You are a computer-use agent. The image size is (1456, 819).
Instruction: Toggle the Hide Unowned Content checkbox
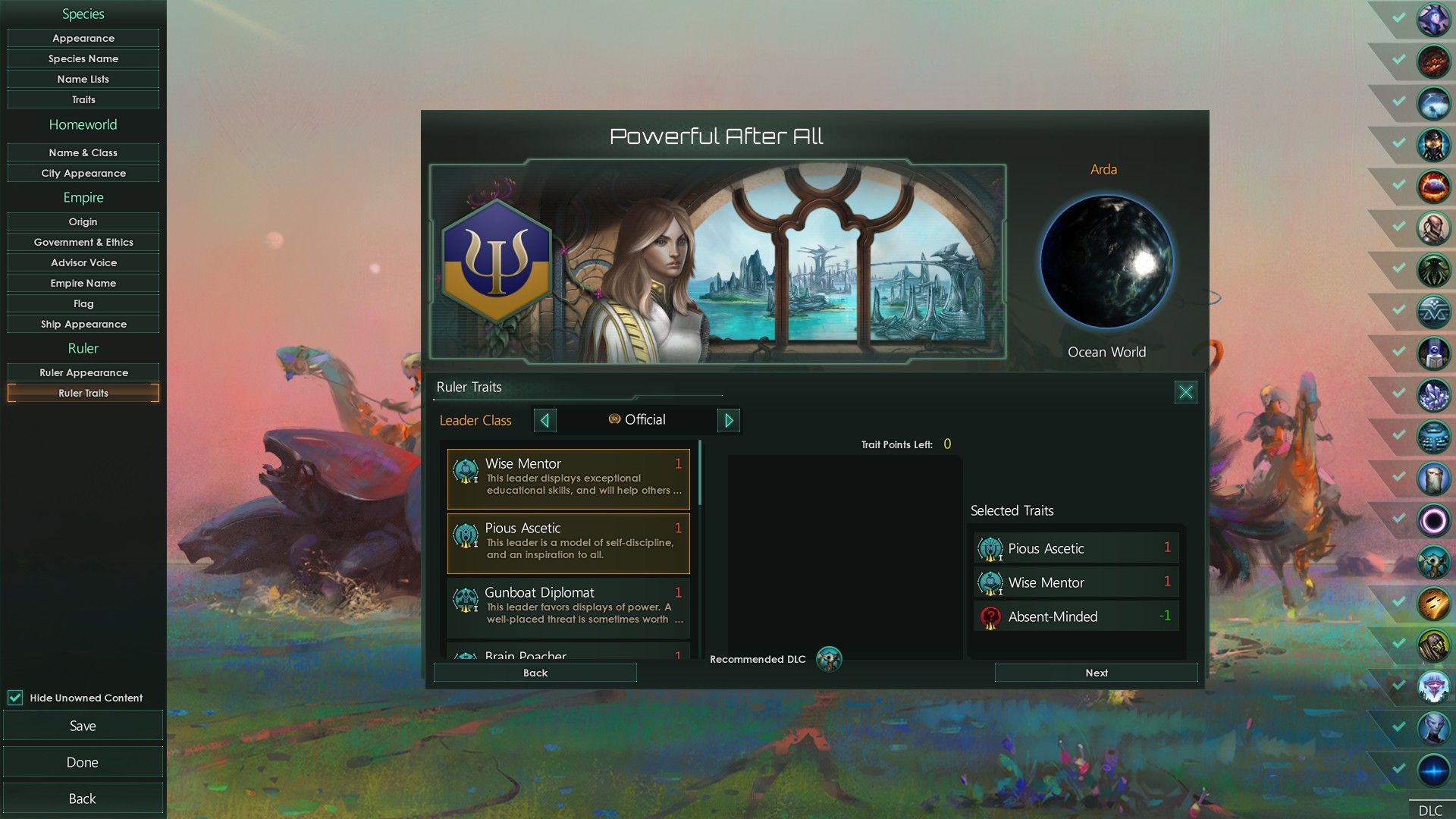(x=16, y=698)
